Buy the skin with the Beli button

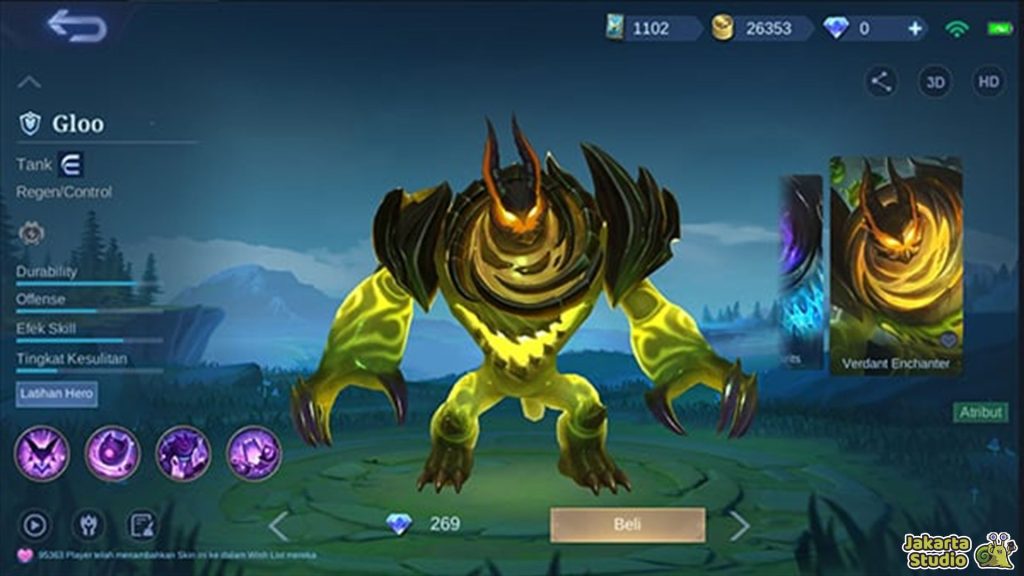tap(627, 525)
